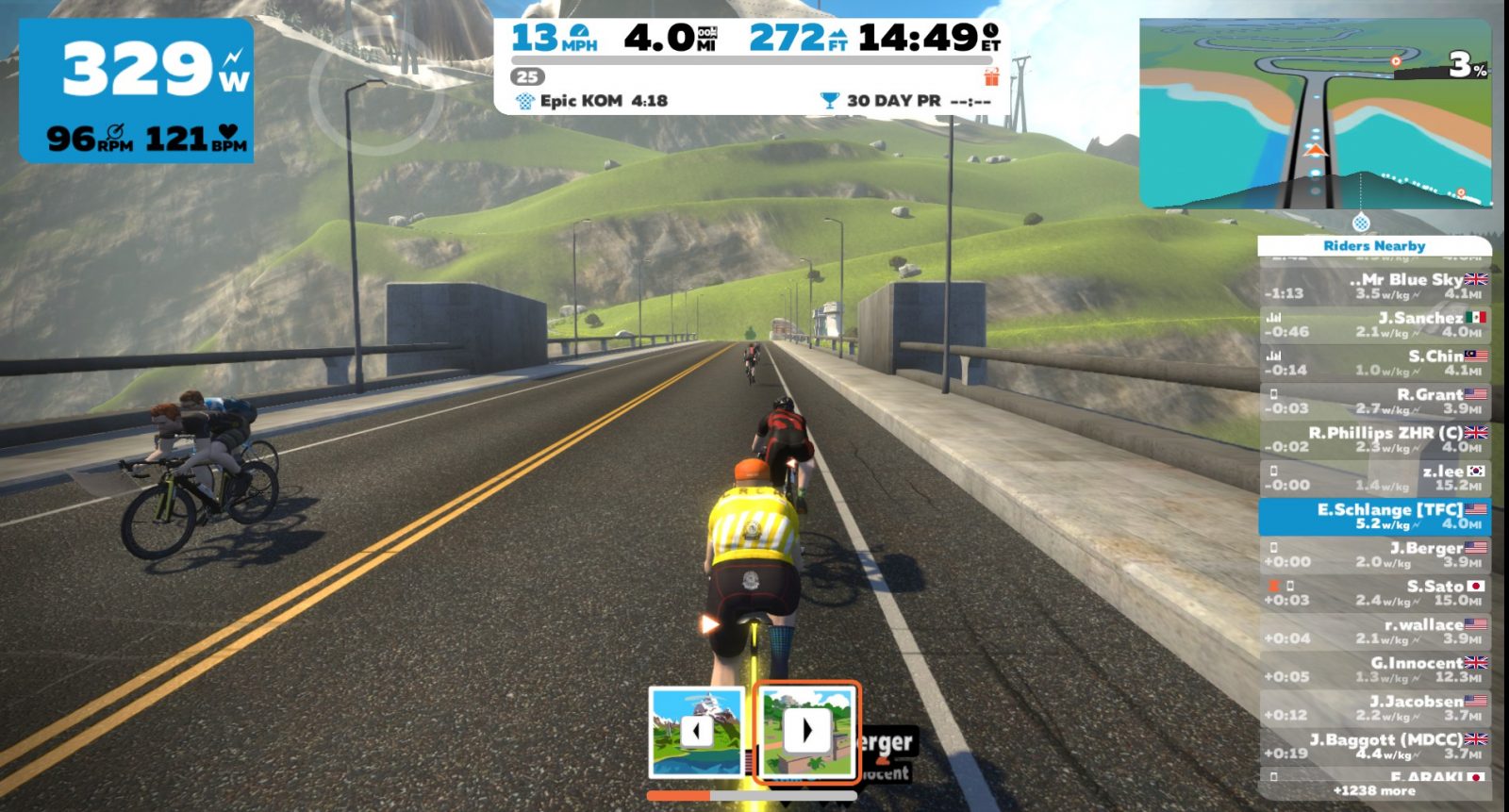Pick S.Sato from Riders Nearby
1509x812 pixels.
[x=1375, y=593]
